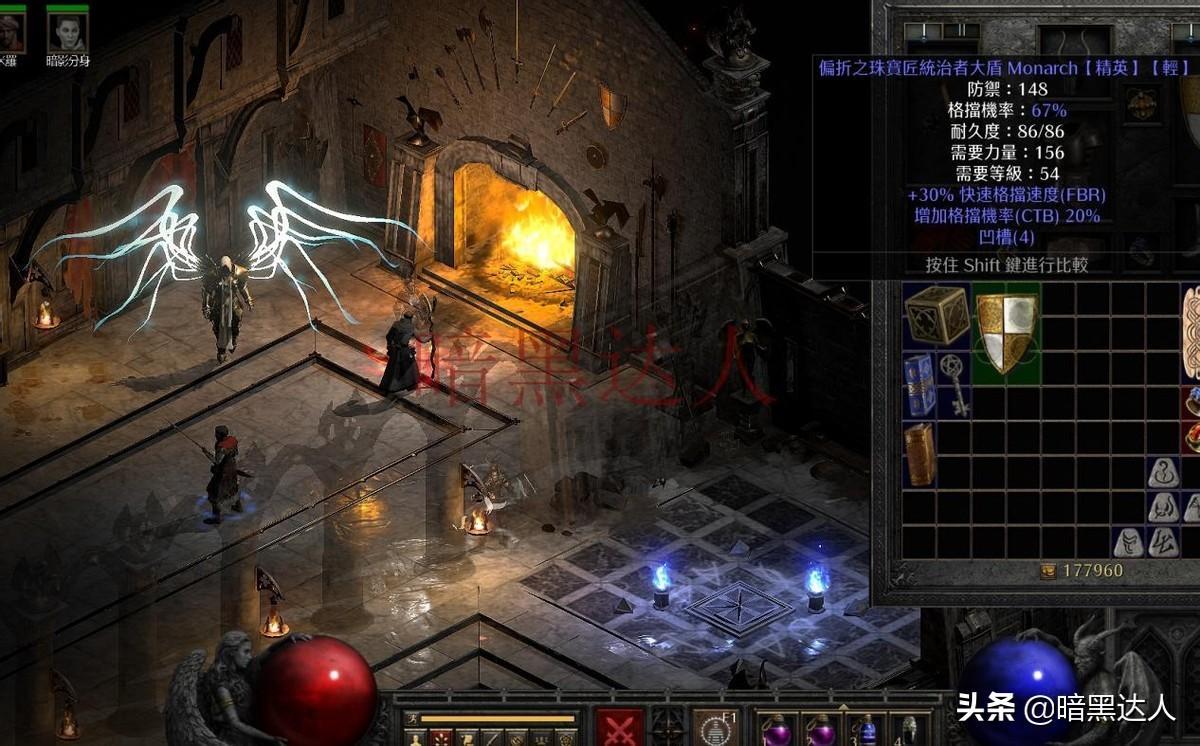Toggle the run/walk stamina icon

pos(412,719)
